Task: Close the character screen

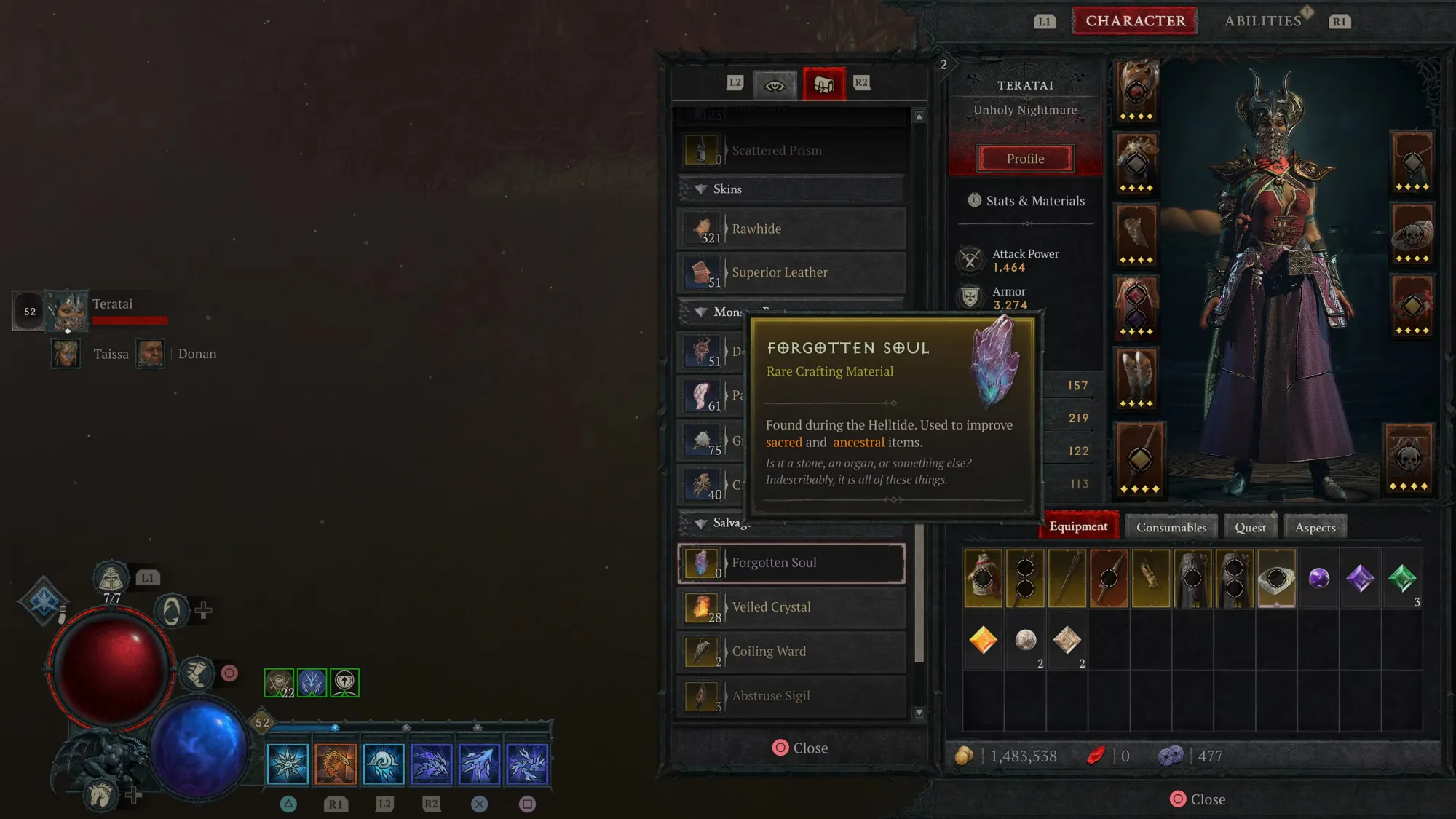Action: (x=1197, y=799)
